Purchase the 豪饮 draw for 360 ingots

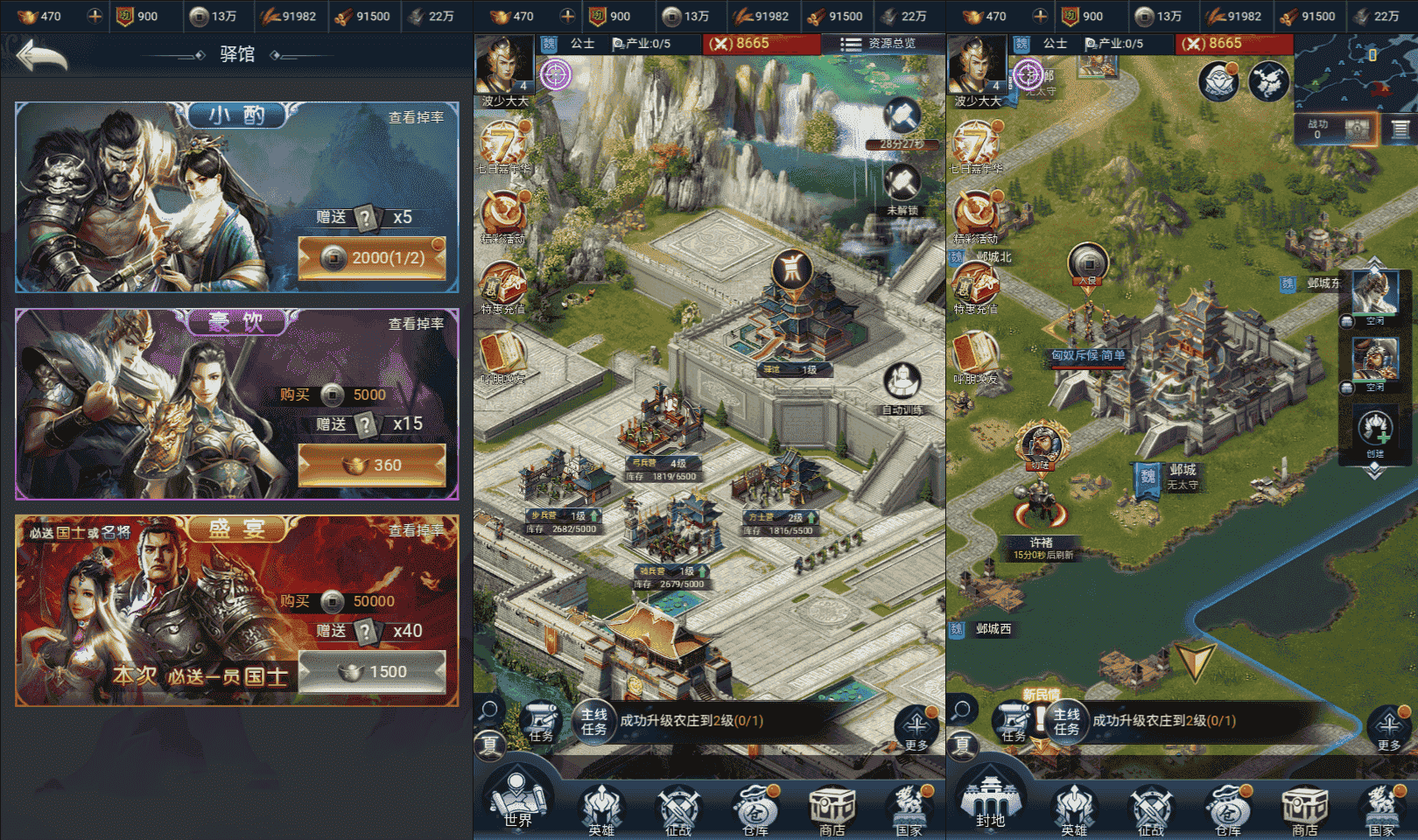pyautogui.click(x=372, y=465)
